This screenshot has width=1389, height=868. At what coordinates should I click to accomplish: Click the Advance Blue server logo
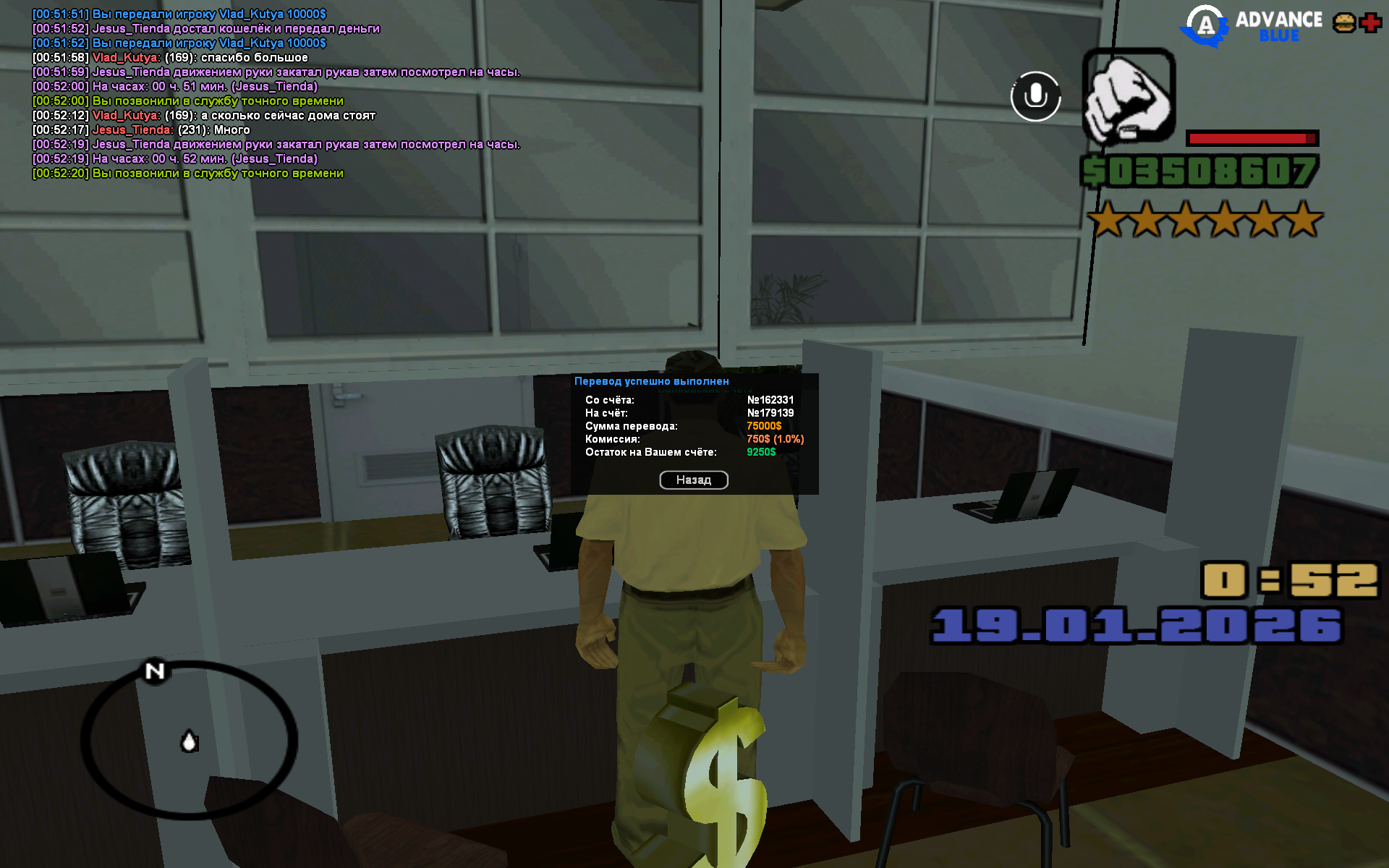coord(1252,26)
